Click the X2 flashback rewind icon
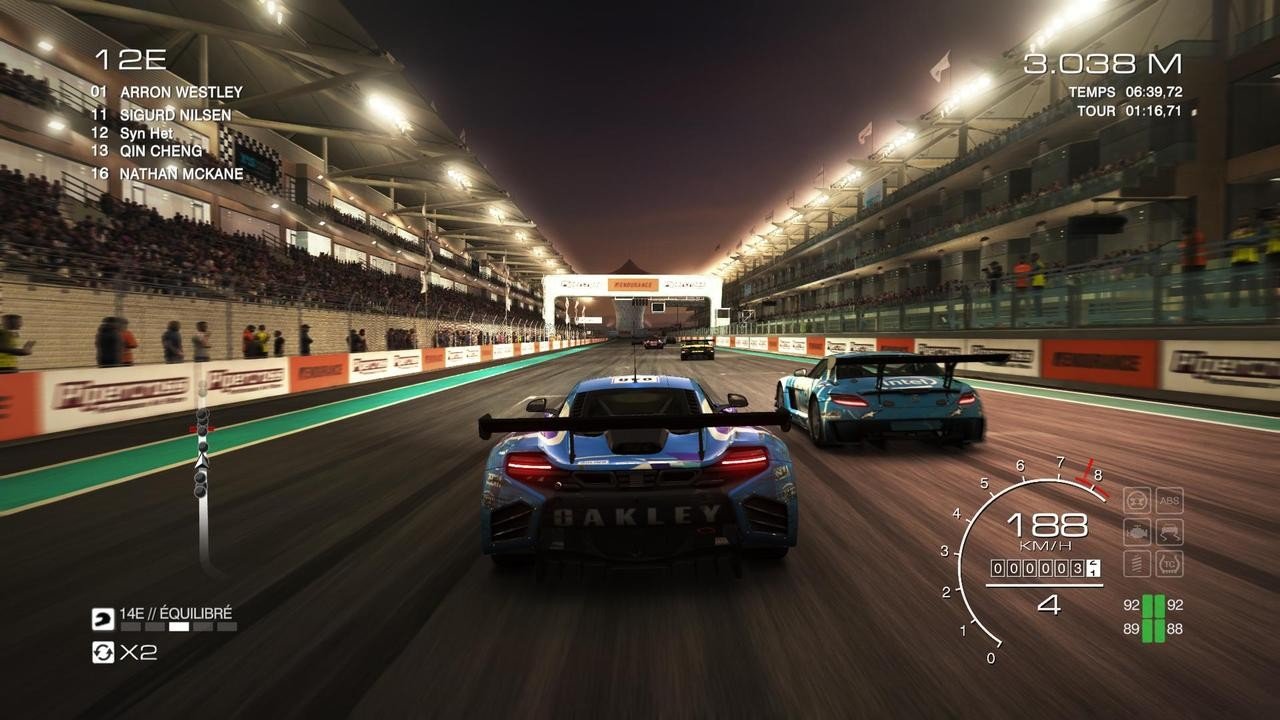The width and height of the screenshot is (1280, 720). 104,653
